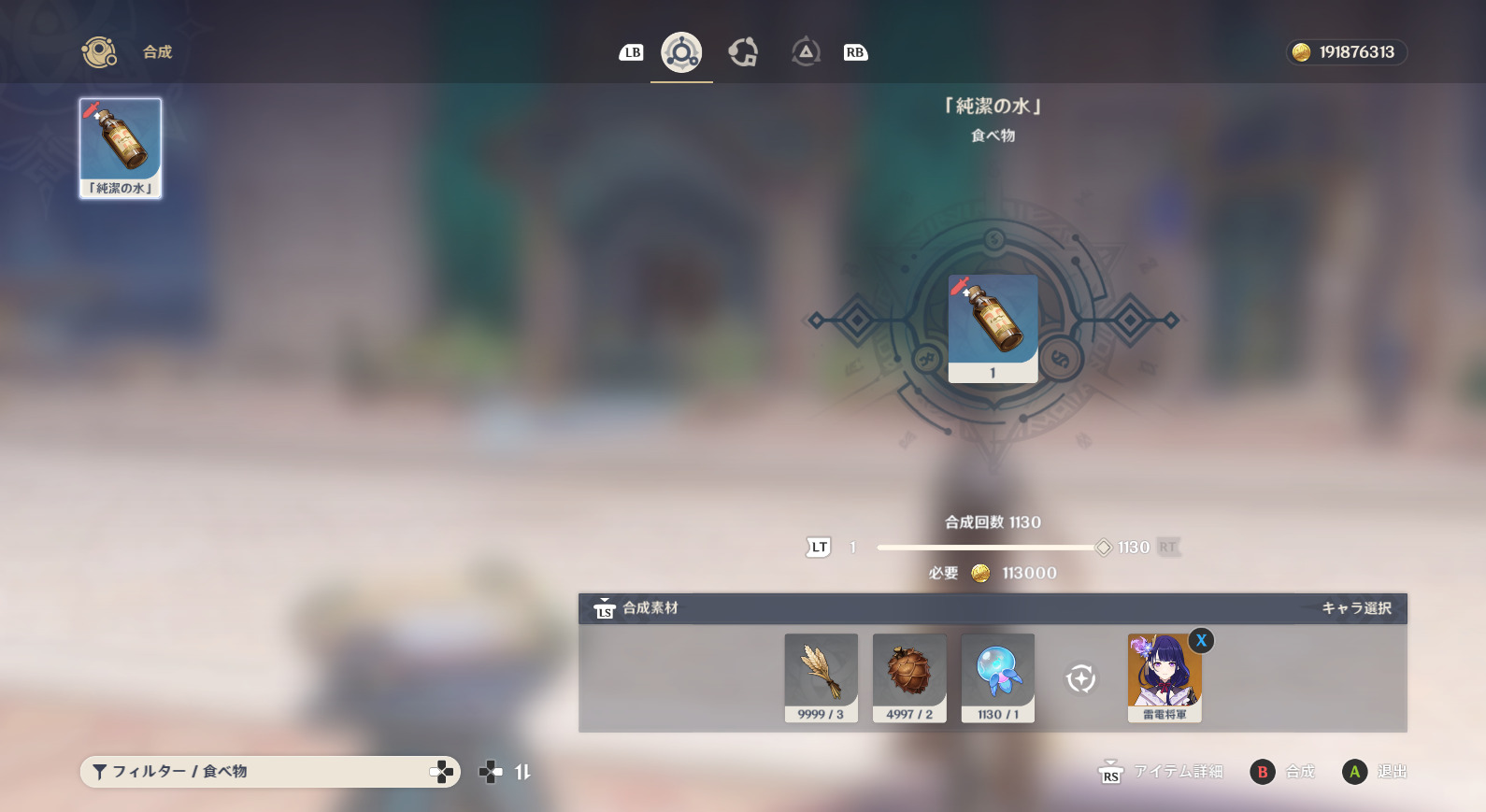
Task: Select the blue jellyfish ingredient slot
Action: tap(997, 677)
